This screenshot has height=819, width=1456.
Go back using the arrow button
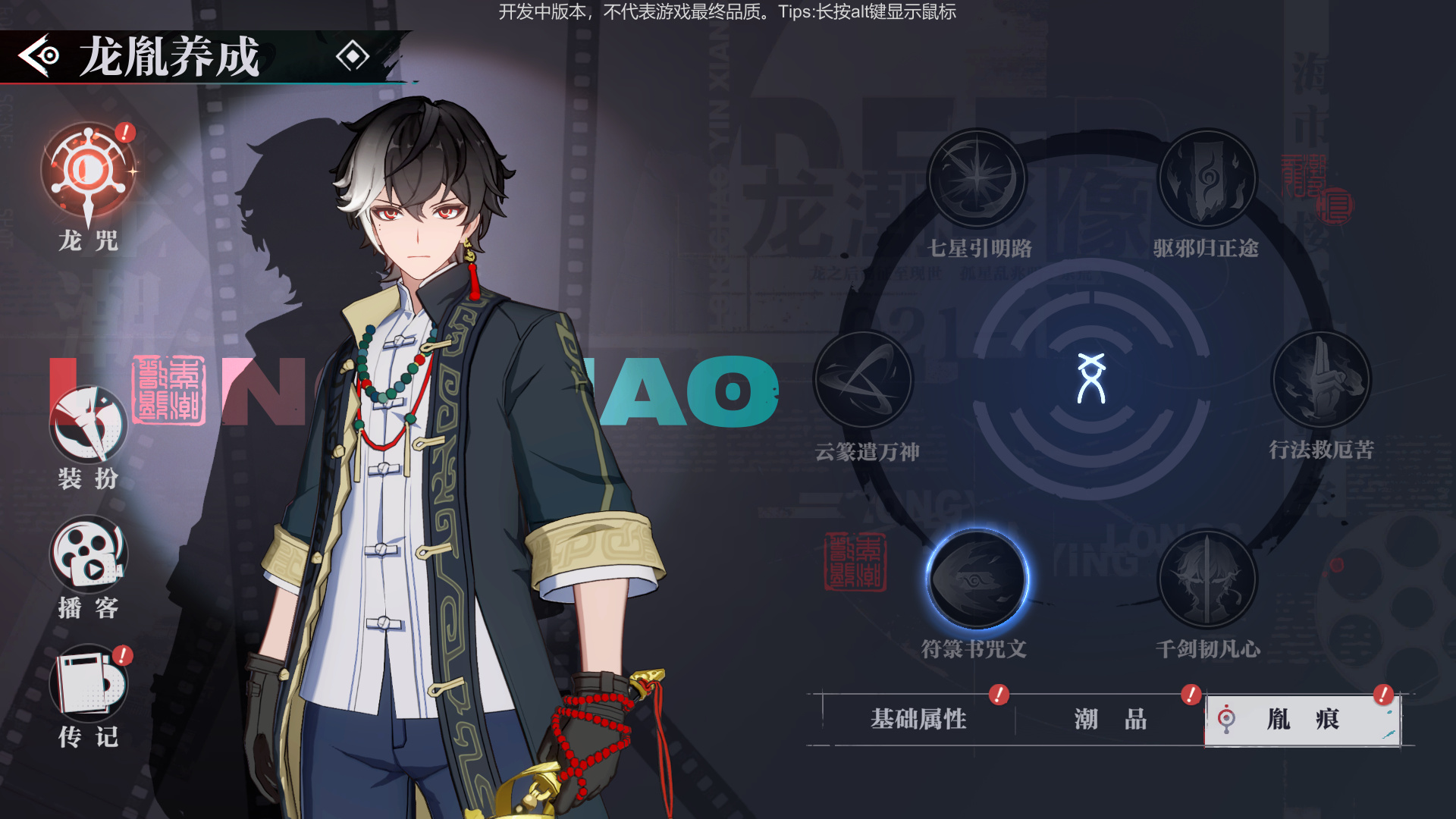tap(39, 55)
